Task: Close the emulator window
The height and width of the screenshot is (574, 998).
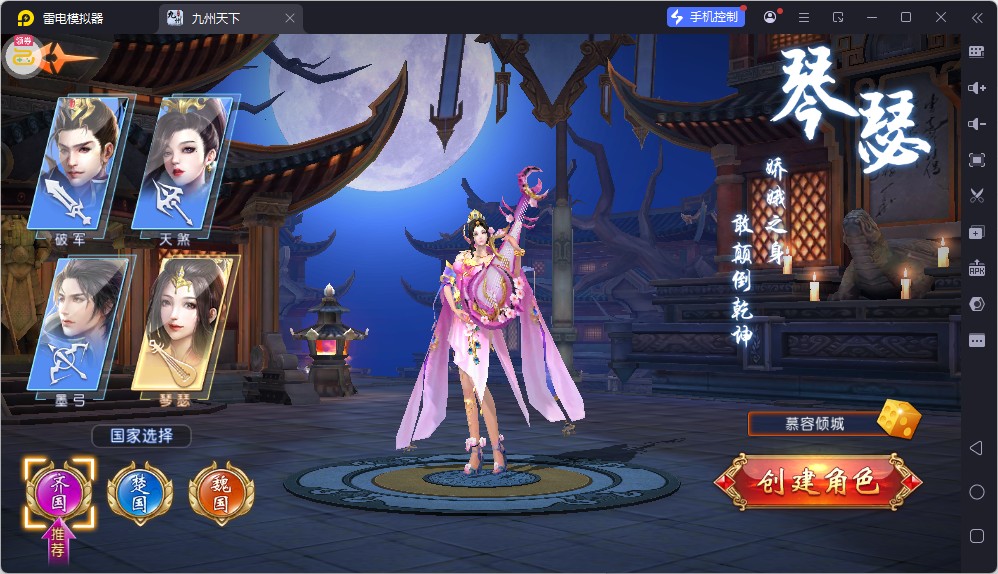Action: pos(941,17)
